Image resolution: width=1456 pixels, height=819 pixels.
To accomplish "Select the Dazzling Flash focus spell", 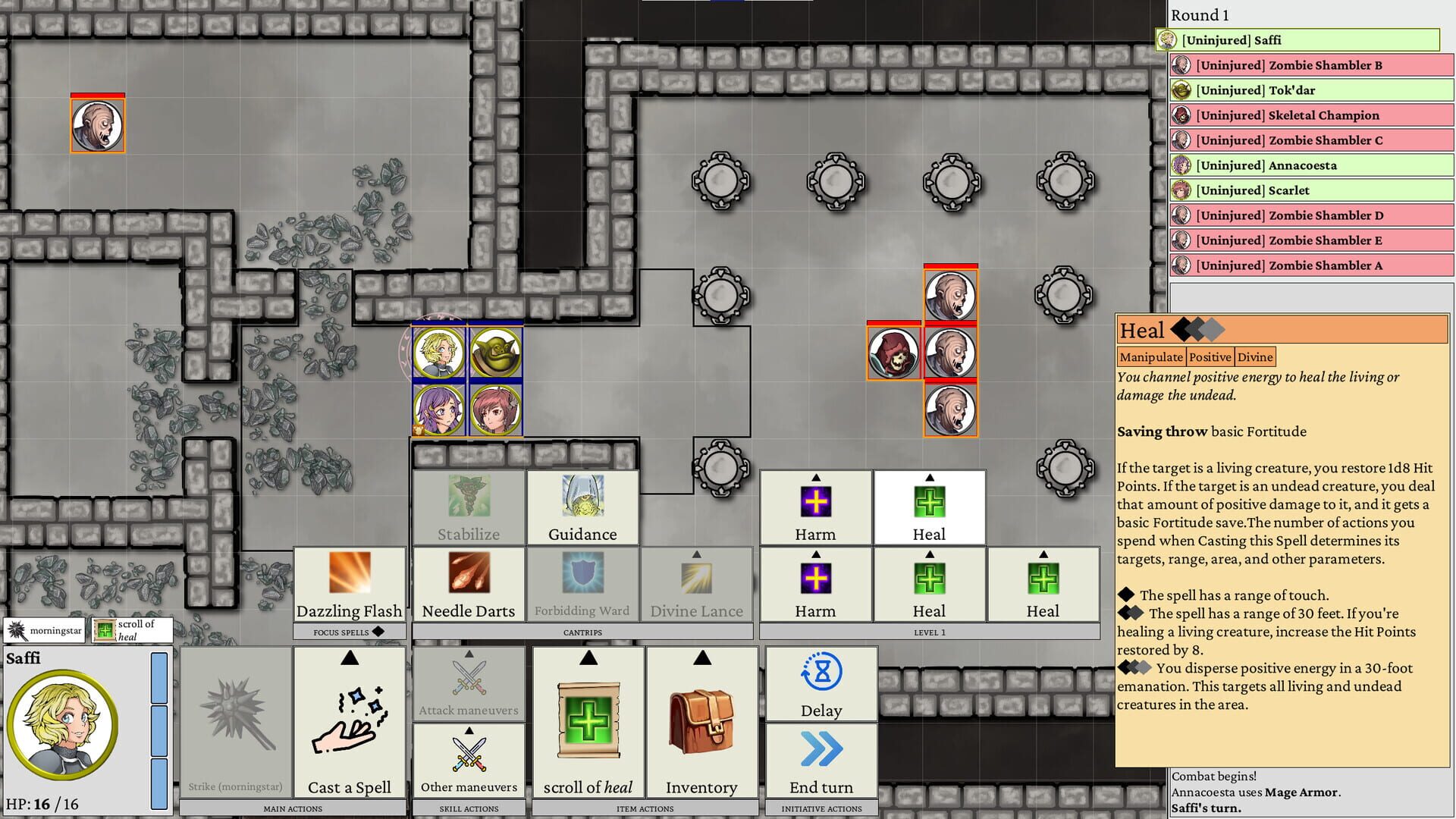I will click(x=348, y=584).
